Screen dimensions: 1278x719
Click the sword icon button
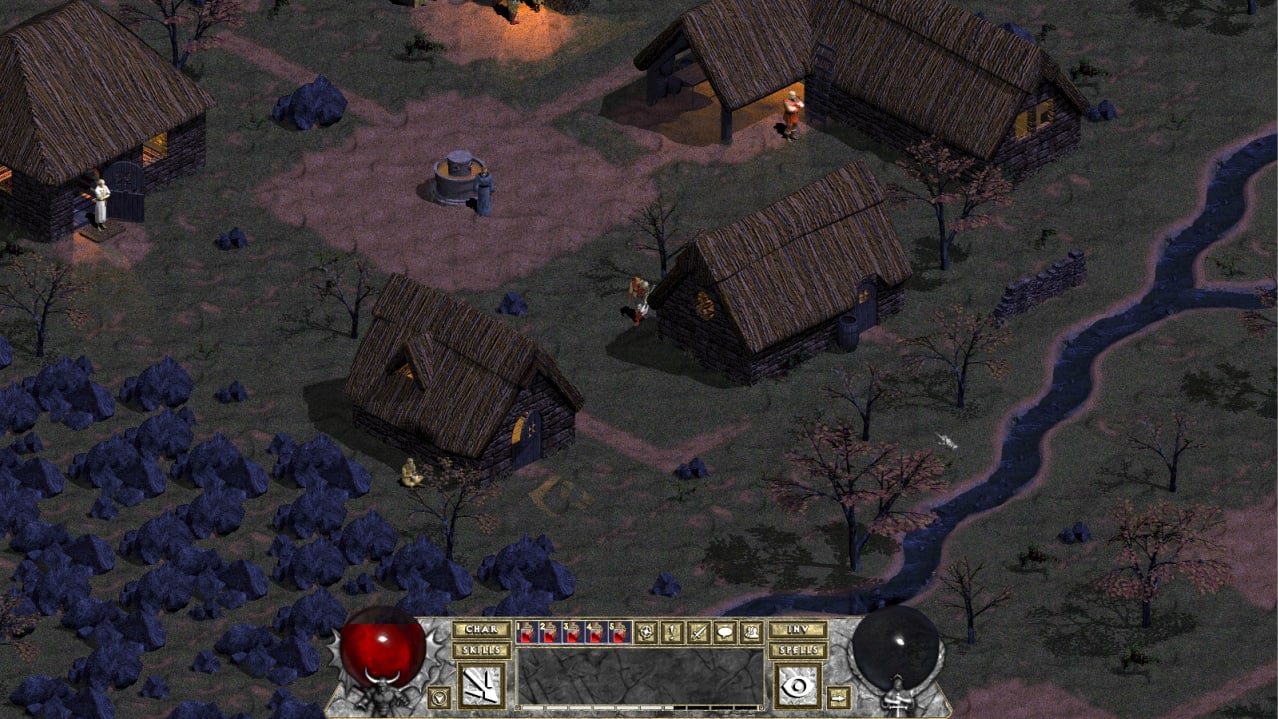pyautogui.click(x=697, y=632)
